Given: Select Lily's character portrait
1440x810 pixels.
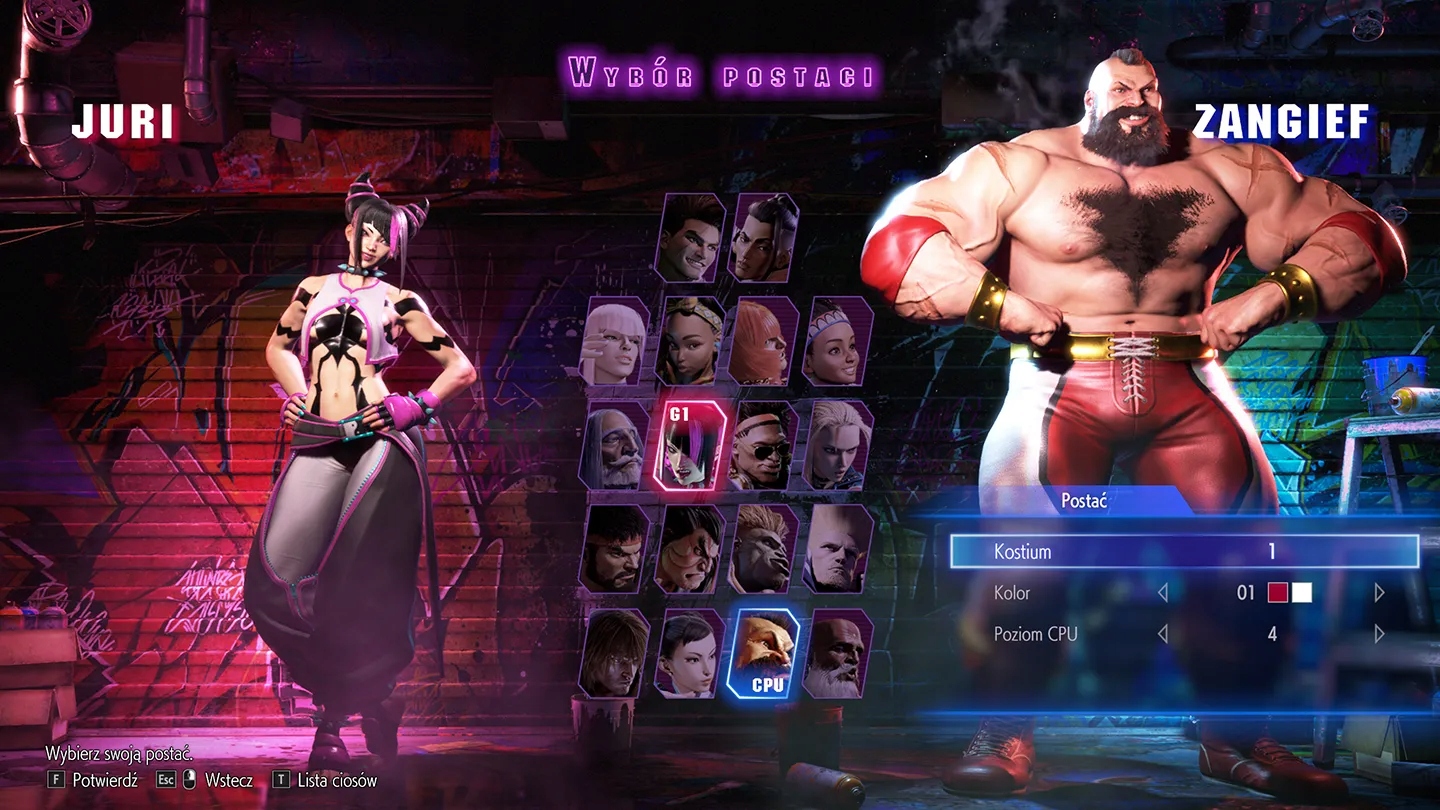Looking at the screenshot, I should click(838, 341).
